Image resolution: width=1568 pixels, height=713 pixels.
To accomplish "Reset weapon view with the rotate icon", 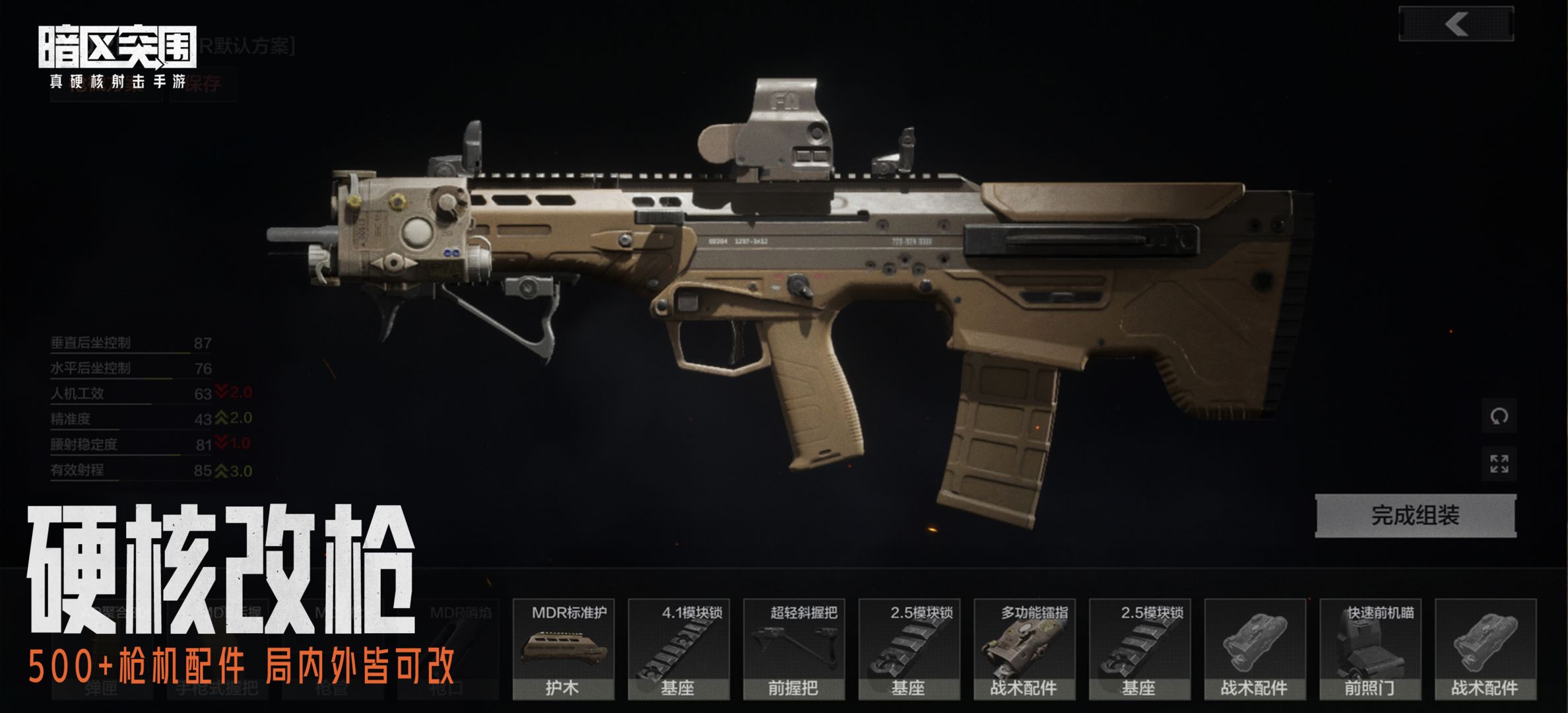I will pyautogui.click(x=1499, y=417).
